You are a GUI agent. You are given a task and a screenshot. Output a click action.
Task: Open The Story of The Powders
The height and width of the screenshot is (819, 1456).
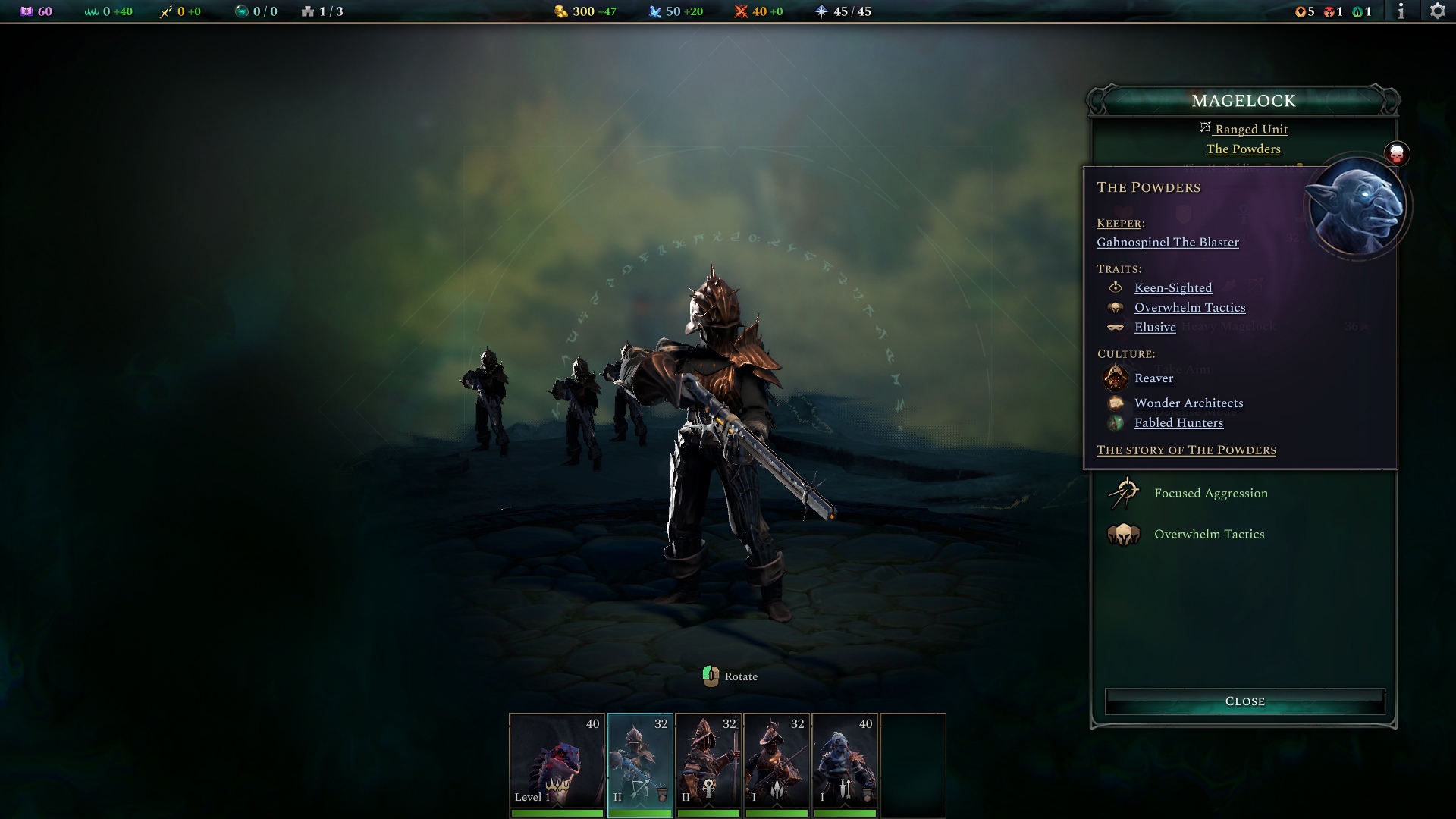[x=1186, y=450]
